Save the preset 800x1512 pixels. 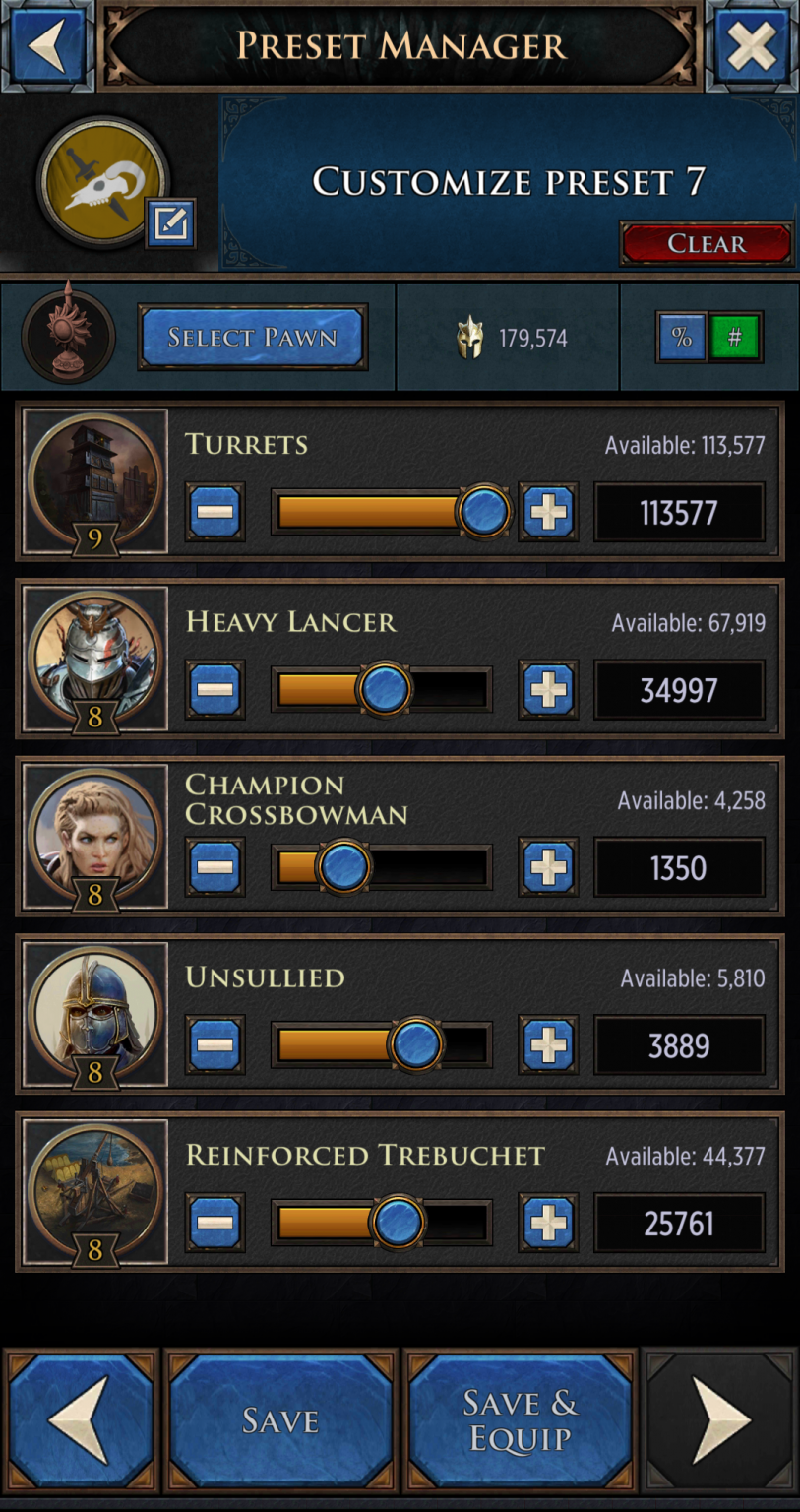click(280, 1420)
